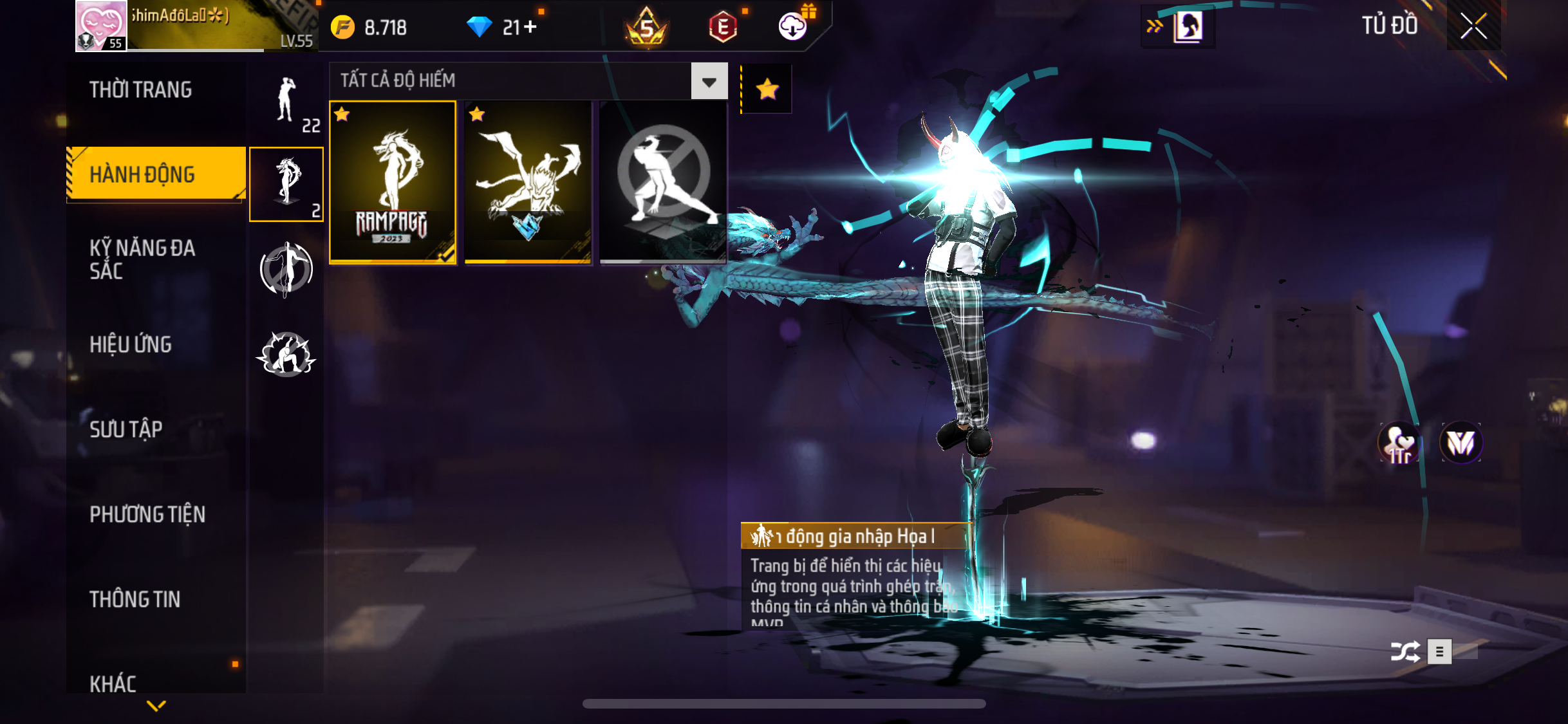Select the Rampage 2023 emote

click(393, 182)
